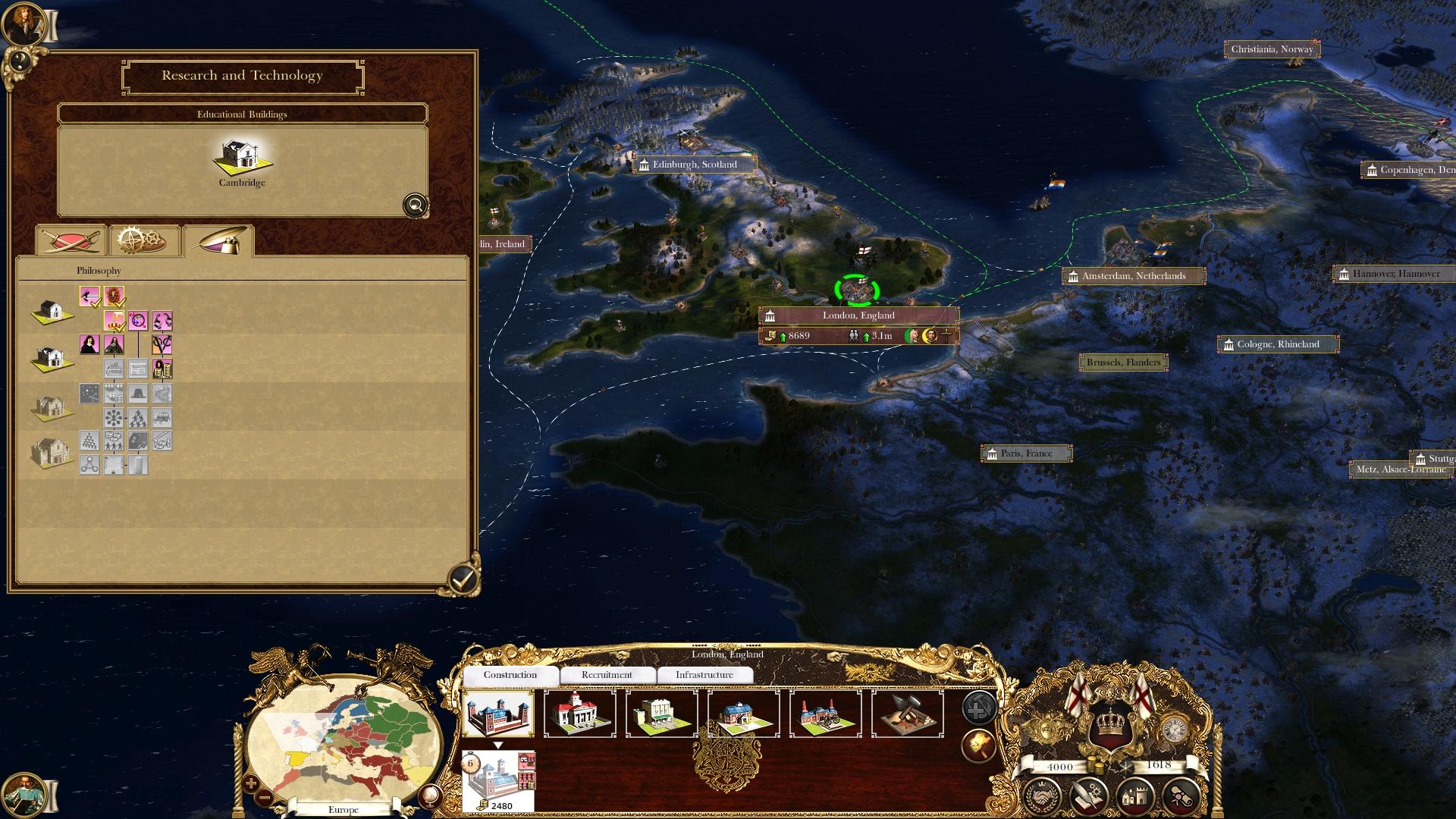Select the fortress building slot in London
This screenshot has width=1456, height=819.
[x=498, y=713]
